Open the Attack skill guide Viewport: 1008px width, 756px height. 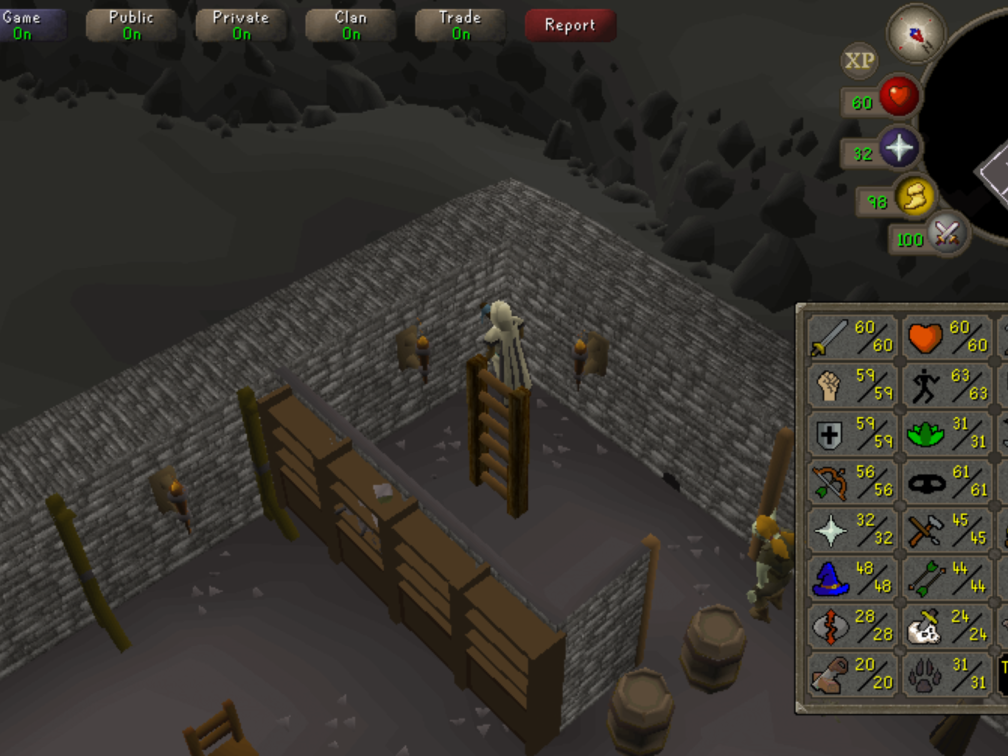(x=852, y=337)
